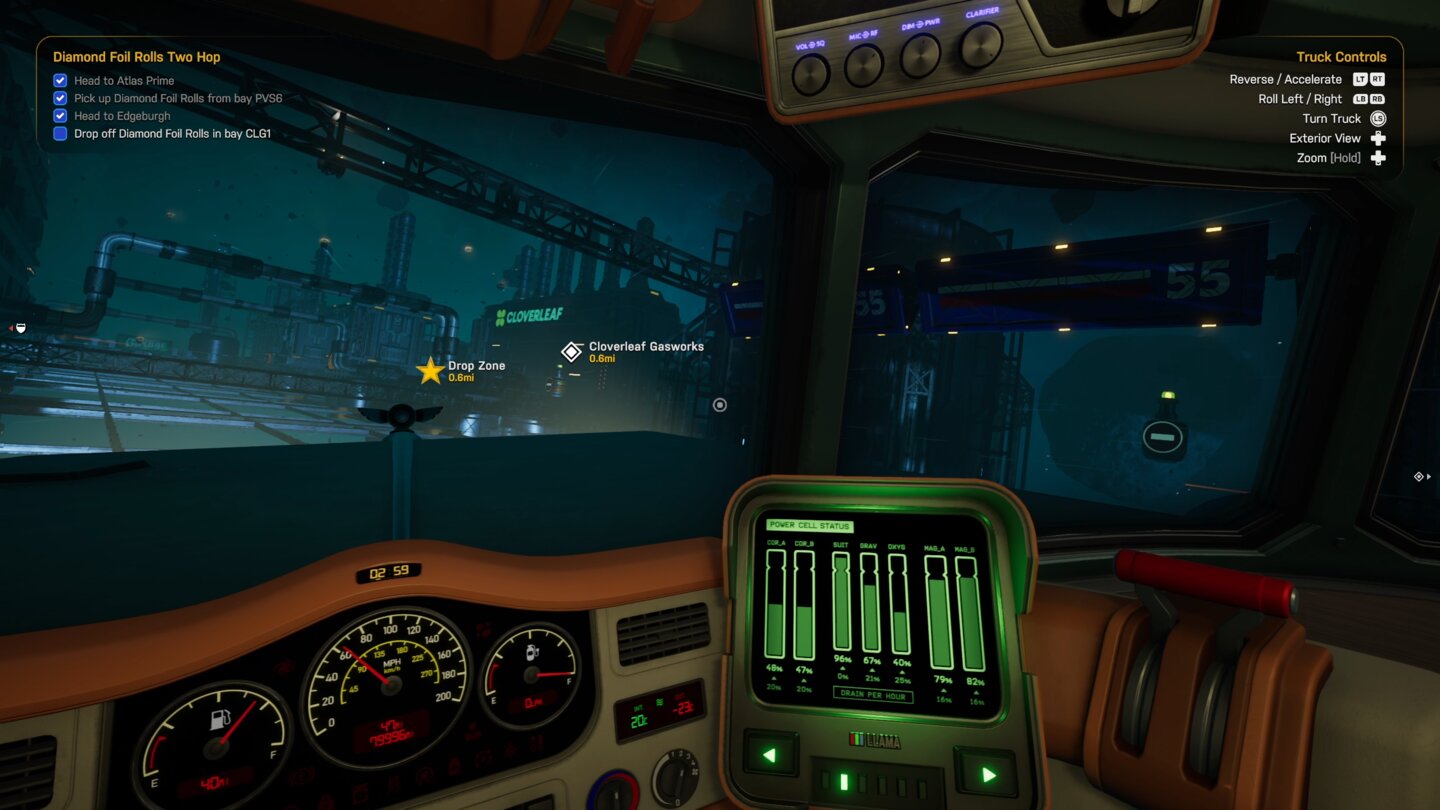The width and height of the screenshot is (1440, 810).
Task: Click the Drop Zone star marker
Action: coord(429,370)
